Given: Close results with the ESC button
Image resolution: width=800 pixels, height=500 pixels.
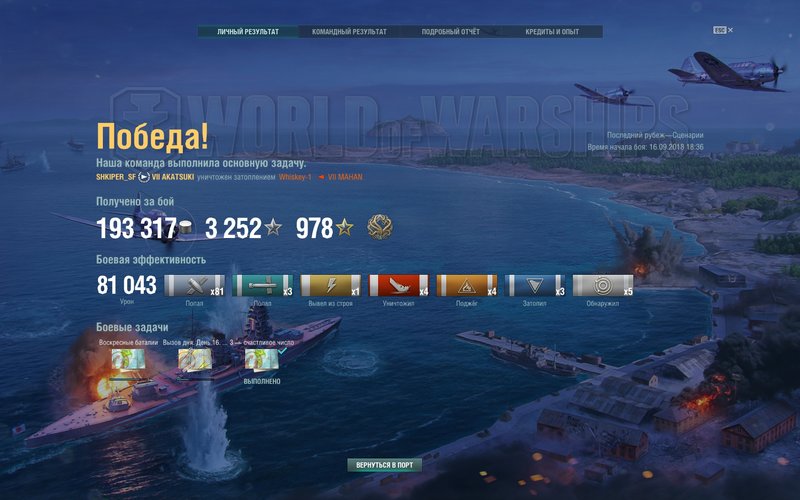Looking at the screenshot, I should point(719,31).
